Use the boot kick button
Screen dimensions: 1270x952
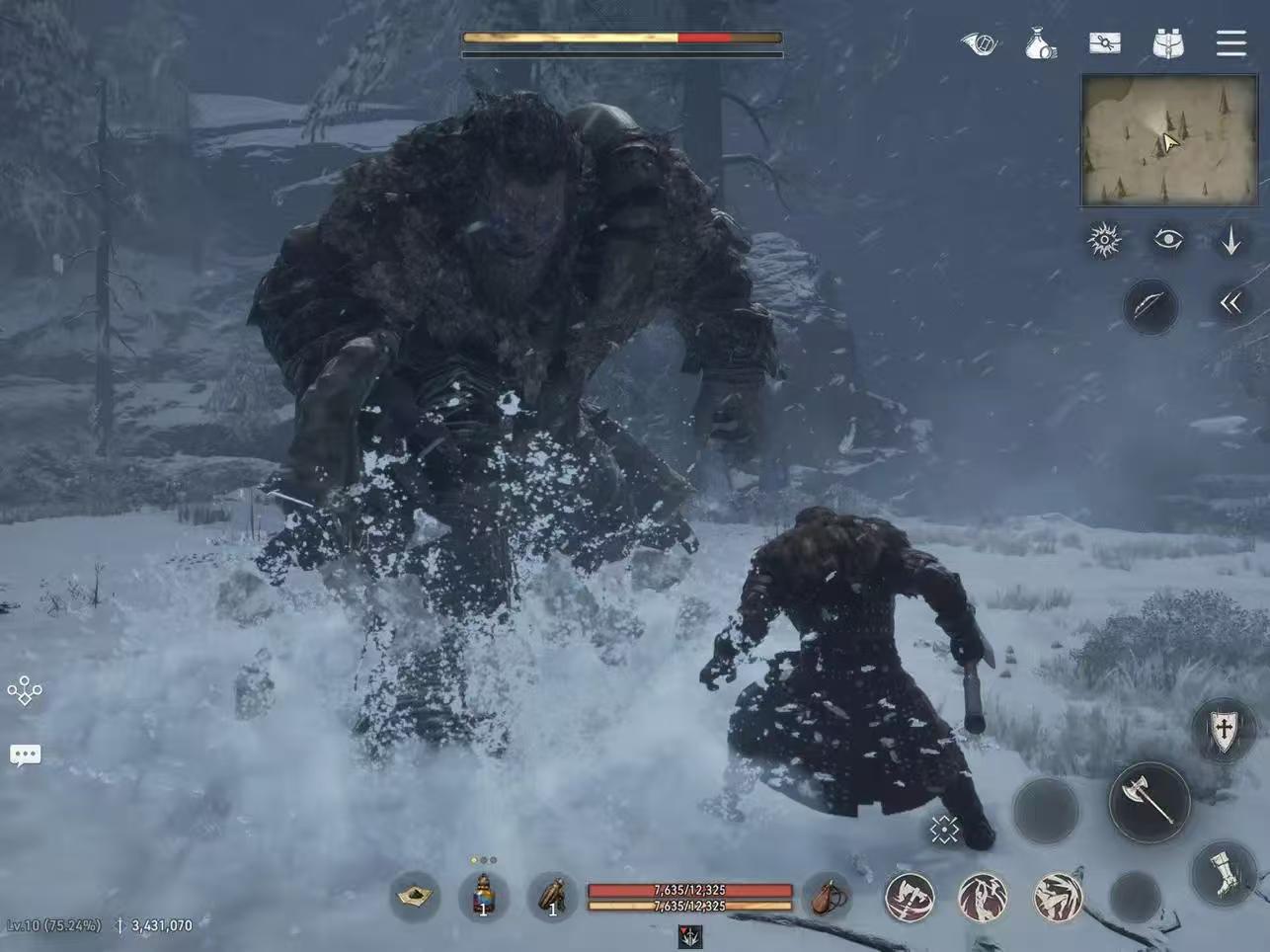[1225, 873]
